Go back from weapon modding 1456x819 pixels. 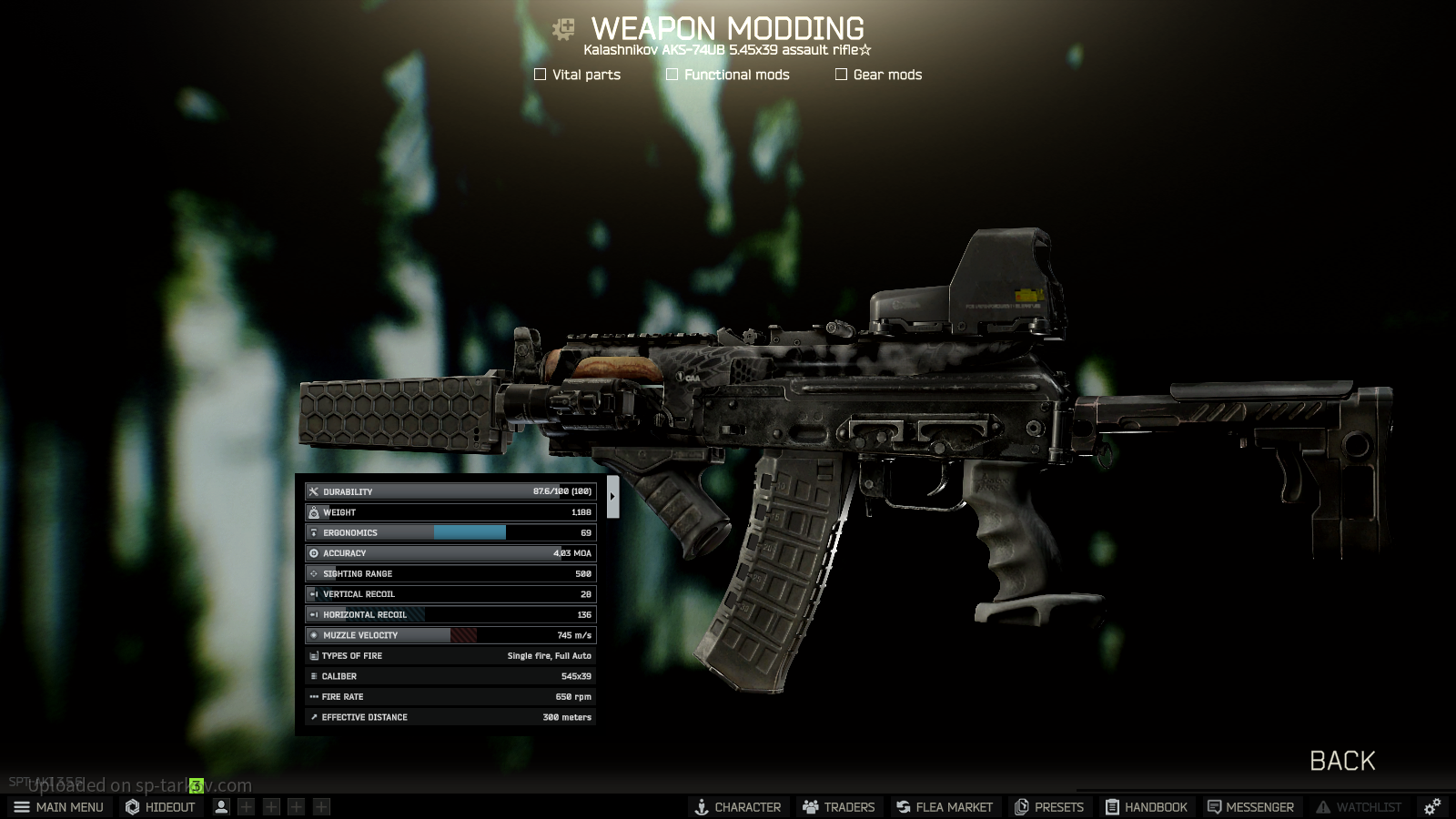click(x=1341, y=761)
